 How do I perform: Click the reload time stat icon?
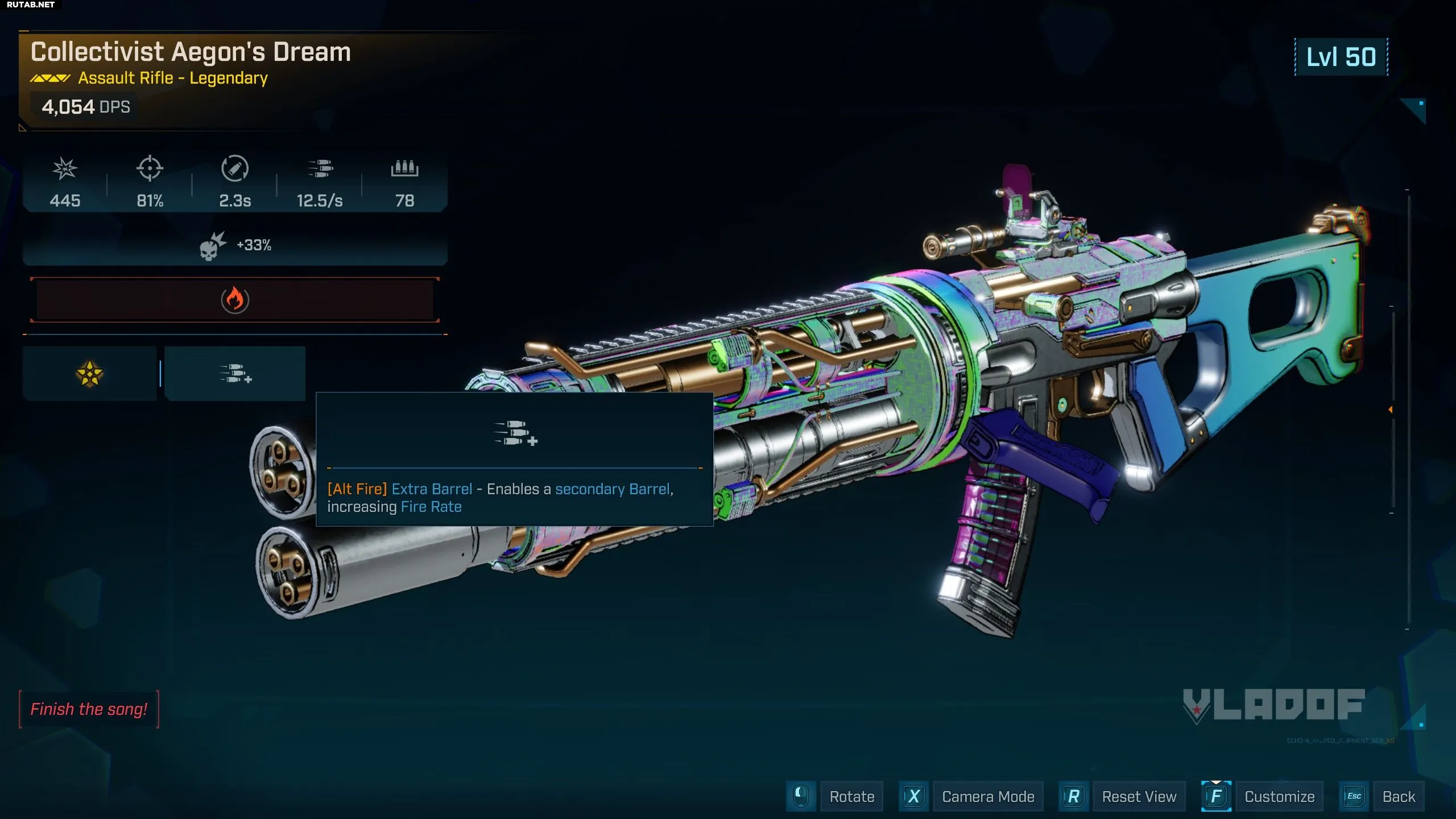point(235,169)
